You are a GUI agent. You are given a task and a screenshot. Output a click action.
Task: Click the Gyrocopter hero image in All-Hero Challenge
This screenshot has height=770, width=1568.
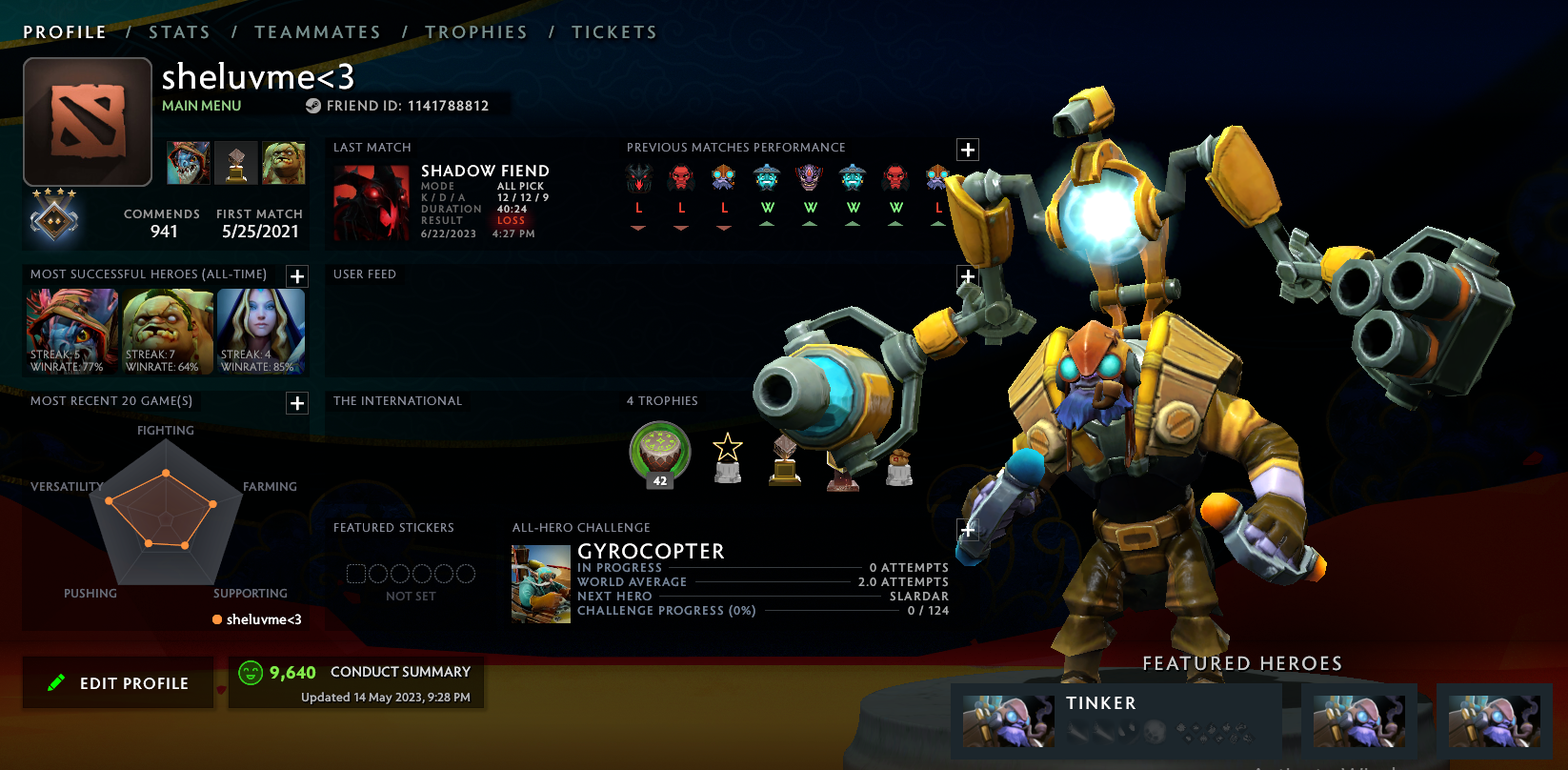(540, 581)
